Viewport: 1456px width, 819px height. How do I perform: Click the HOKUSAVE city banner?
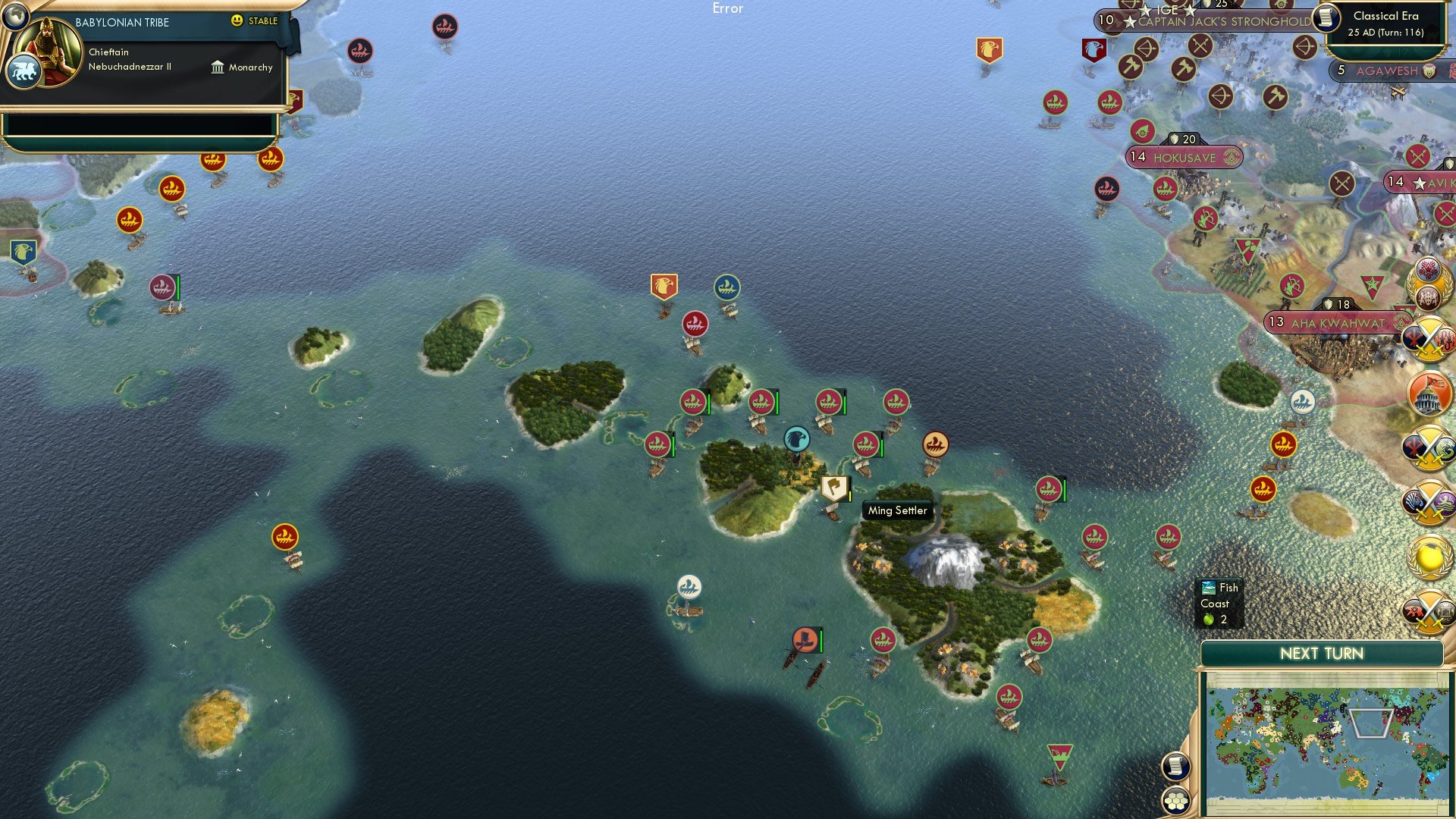point(1184,158)
